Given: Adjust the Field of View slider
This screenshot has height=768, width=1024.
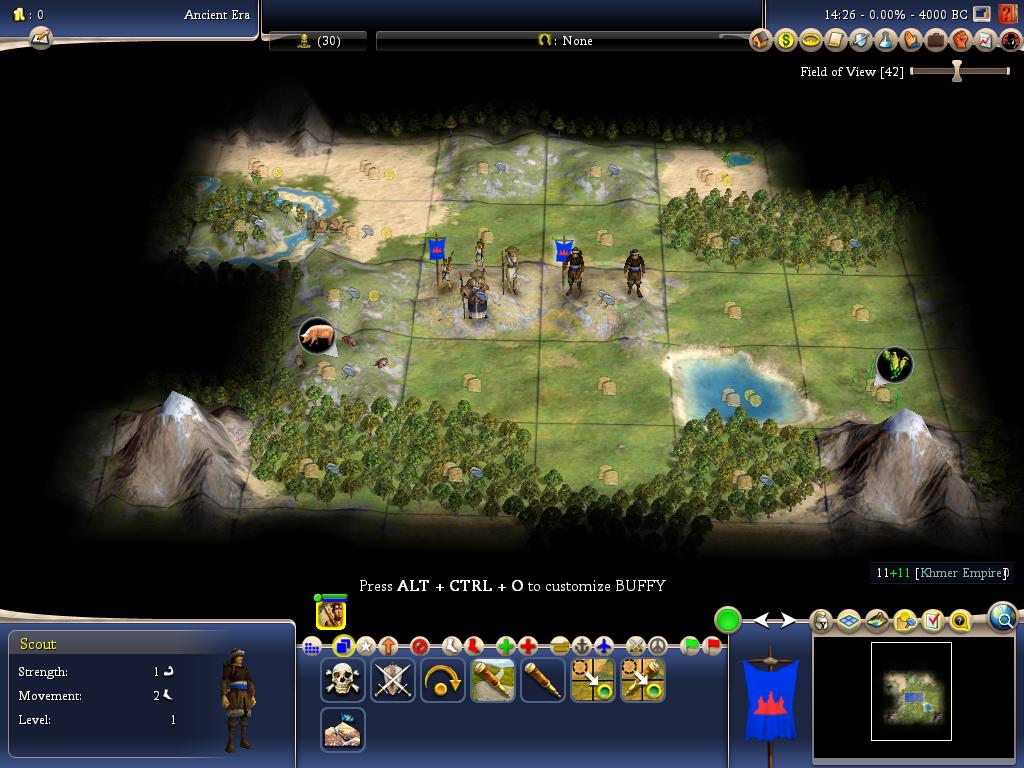Looking at the screenshot, I should point(957,71).
